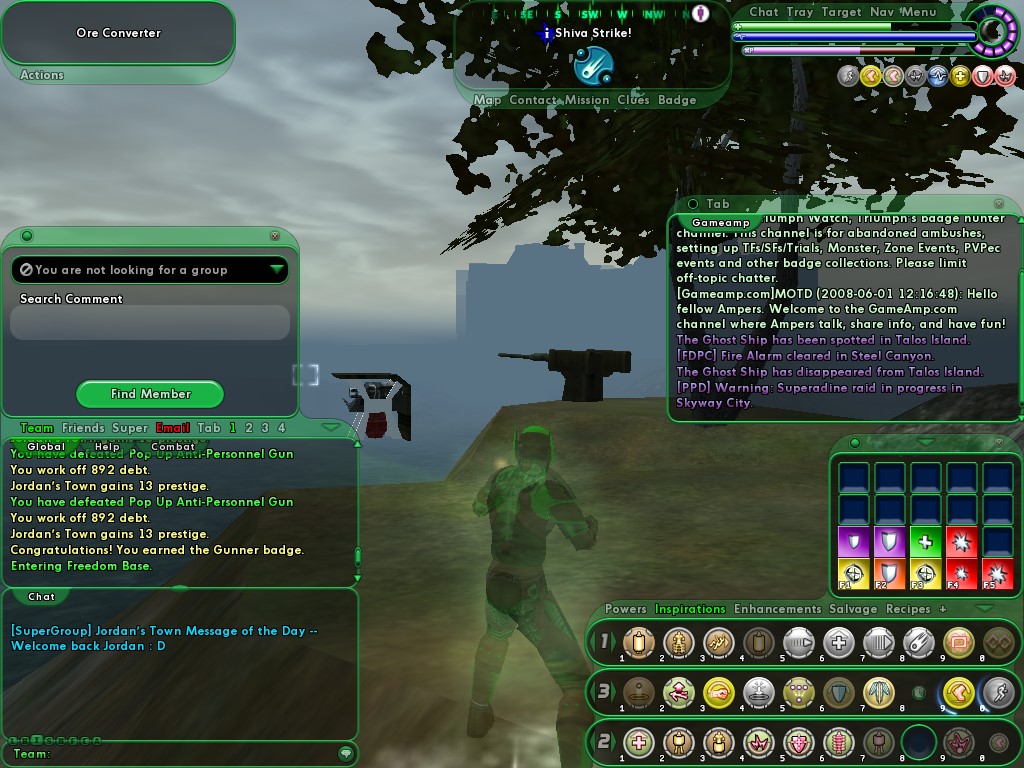Image resolution: width=1024 pixels, height=768 pixels.
Task: Toggle the Chat window
Action: tap(764, 12)
